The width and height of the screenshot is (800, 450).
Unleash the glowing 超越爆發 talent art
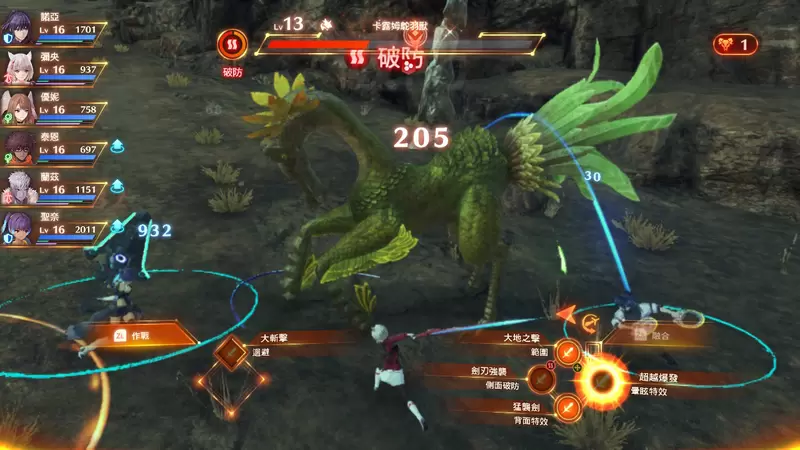602,380
